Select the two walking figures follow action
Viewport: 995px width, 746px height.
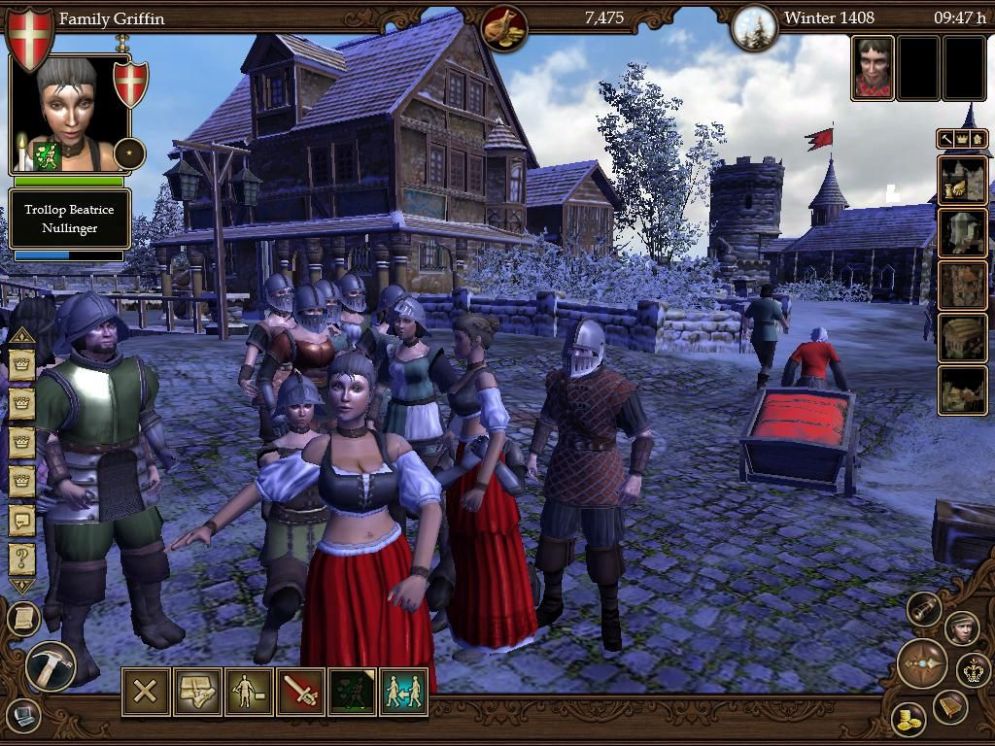pos(404,692)
